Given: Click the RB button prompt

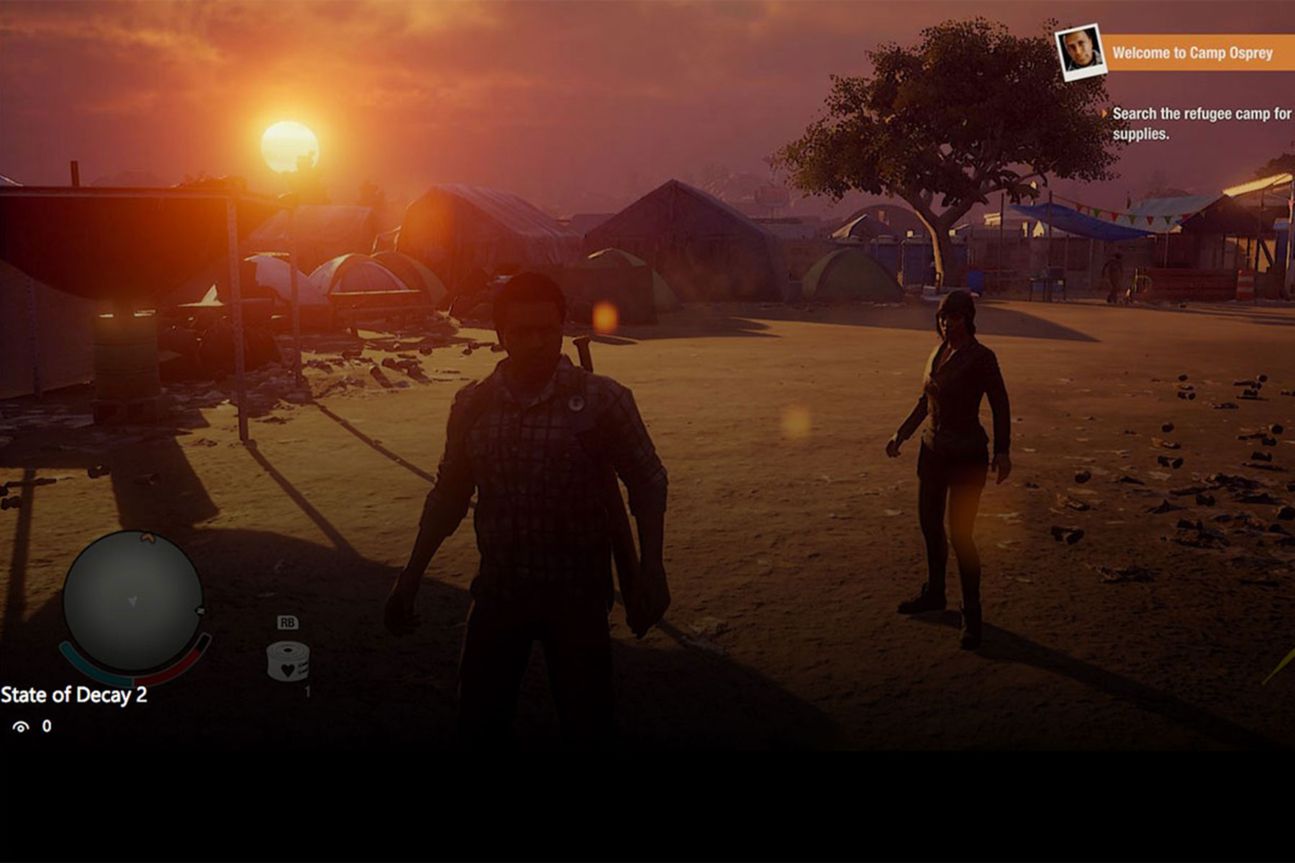Looking at the screenshot, I should (x=288, y=621).
